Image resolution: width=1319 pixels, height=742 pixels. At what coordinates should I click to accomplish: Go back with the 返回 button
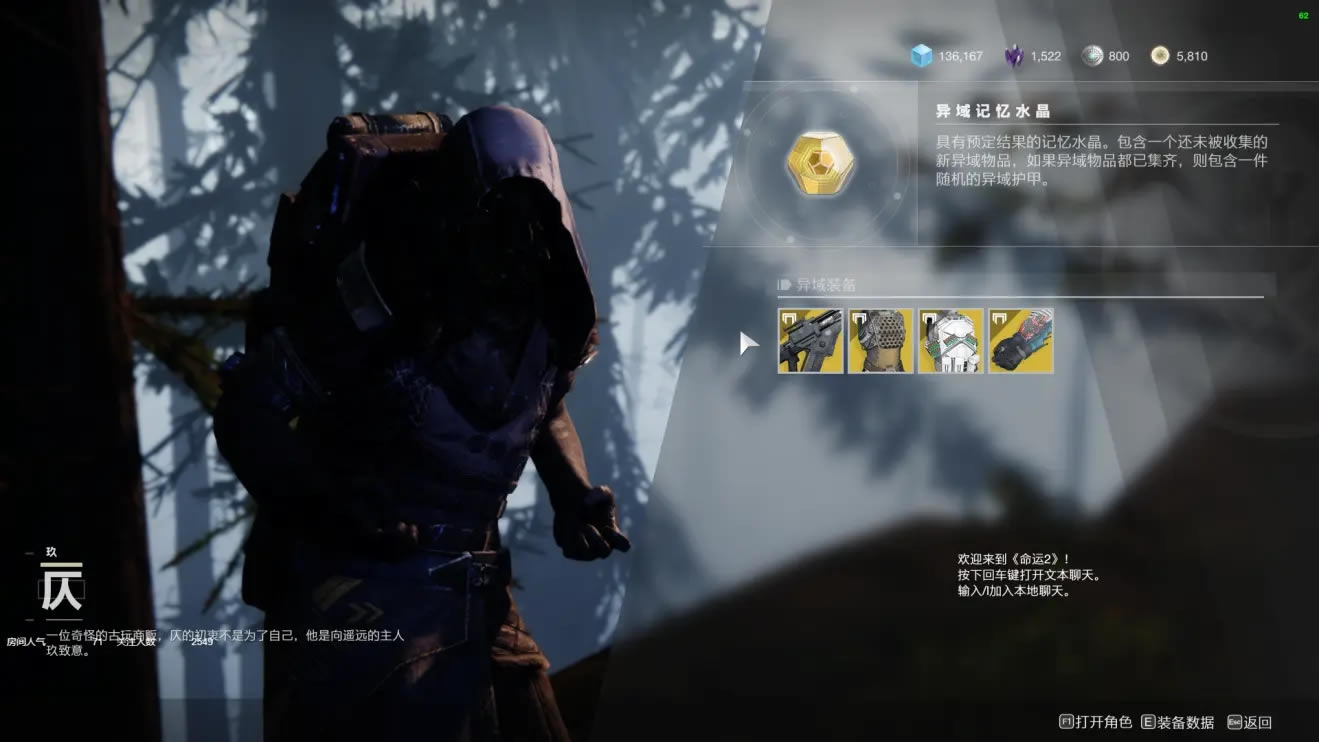pyautogui.click(x=1249, y=722)
